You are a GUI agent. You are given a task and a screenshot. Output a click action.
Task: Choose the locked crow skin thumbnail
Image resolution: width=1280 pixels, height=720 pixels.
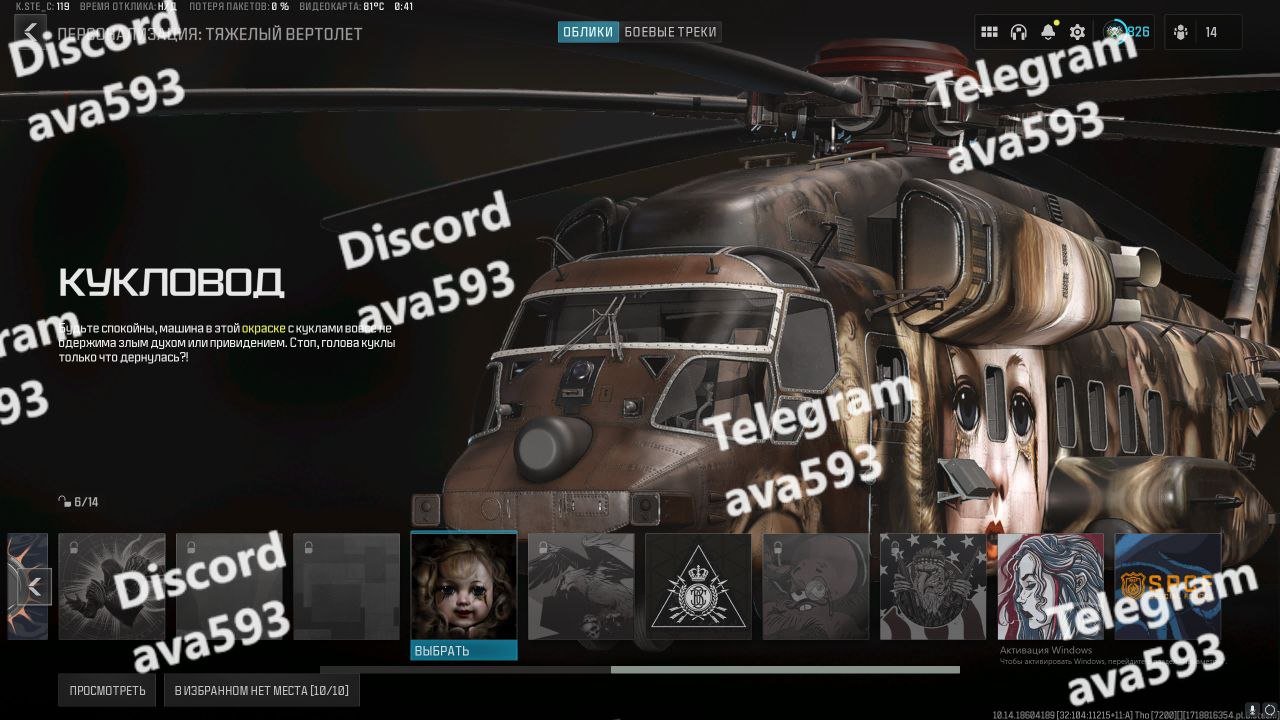(581, 586)
